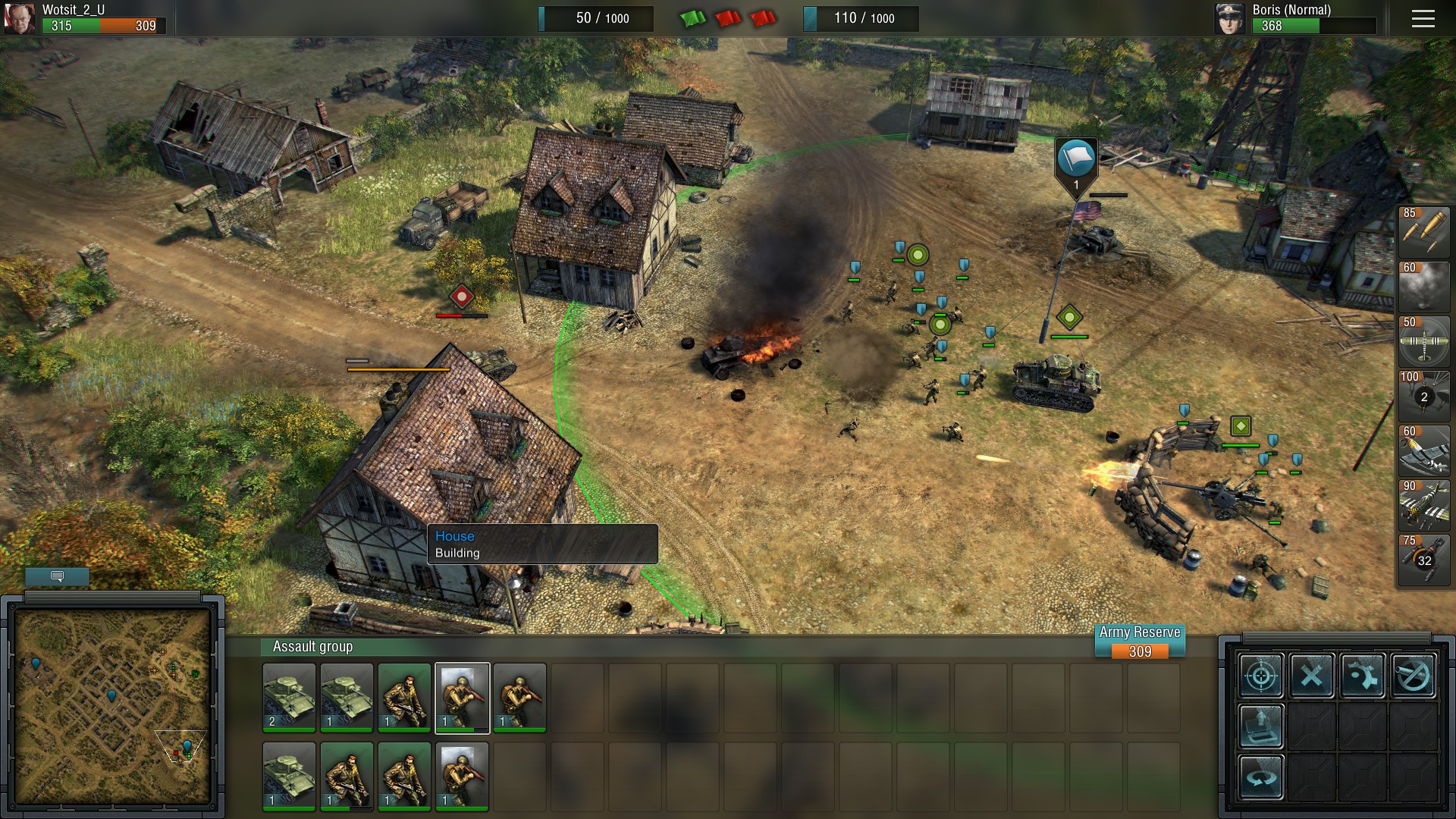Click the circular arrow rotate command
Screen dimensions: 1456x819
pyautogui.click(x=1261, y=777)
